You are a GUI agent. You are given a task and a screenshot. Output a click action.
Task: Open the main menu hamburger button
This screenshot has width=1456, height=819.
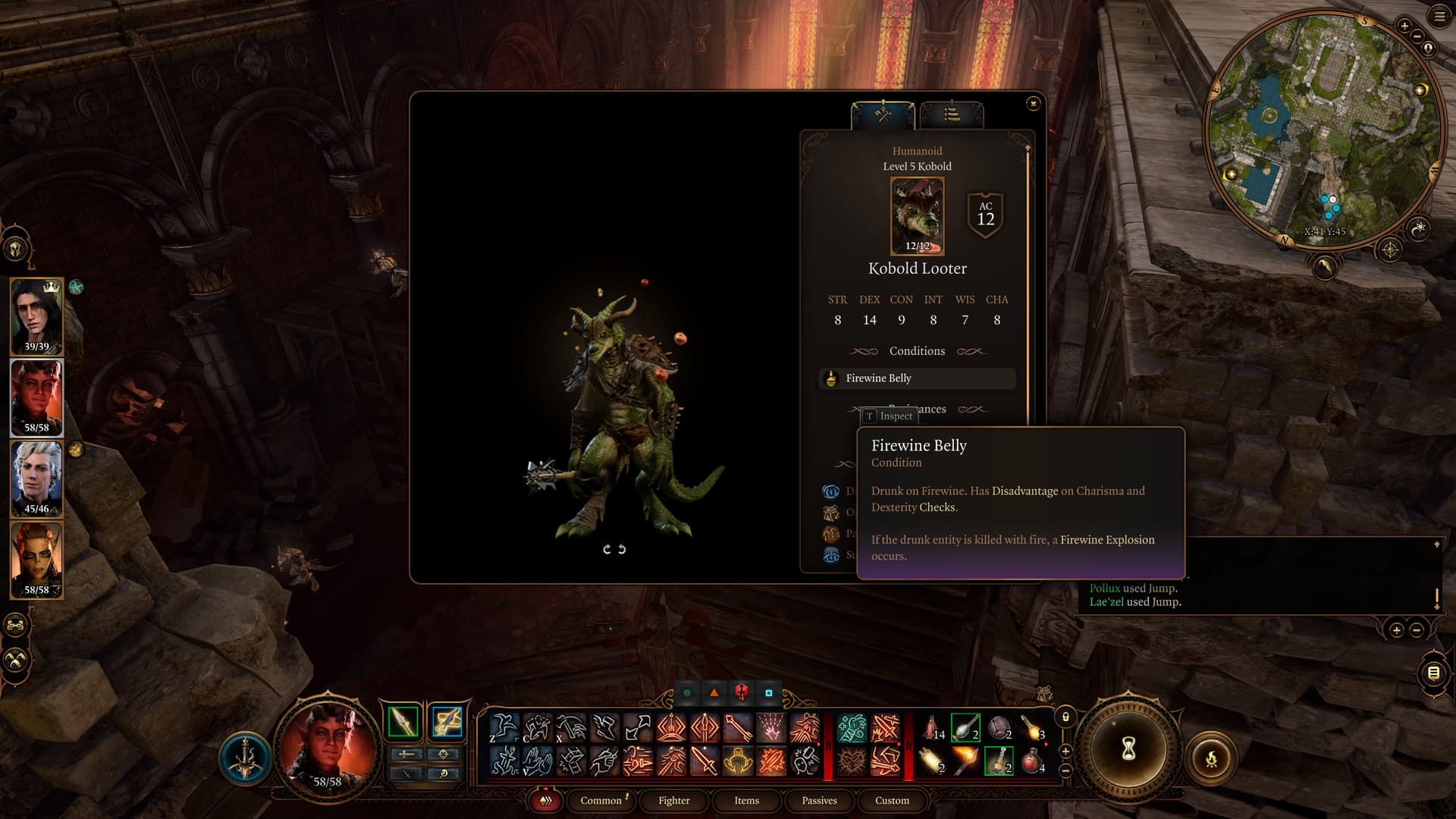1439,17
